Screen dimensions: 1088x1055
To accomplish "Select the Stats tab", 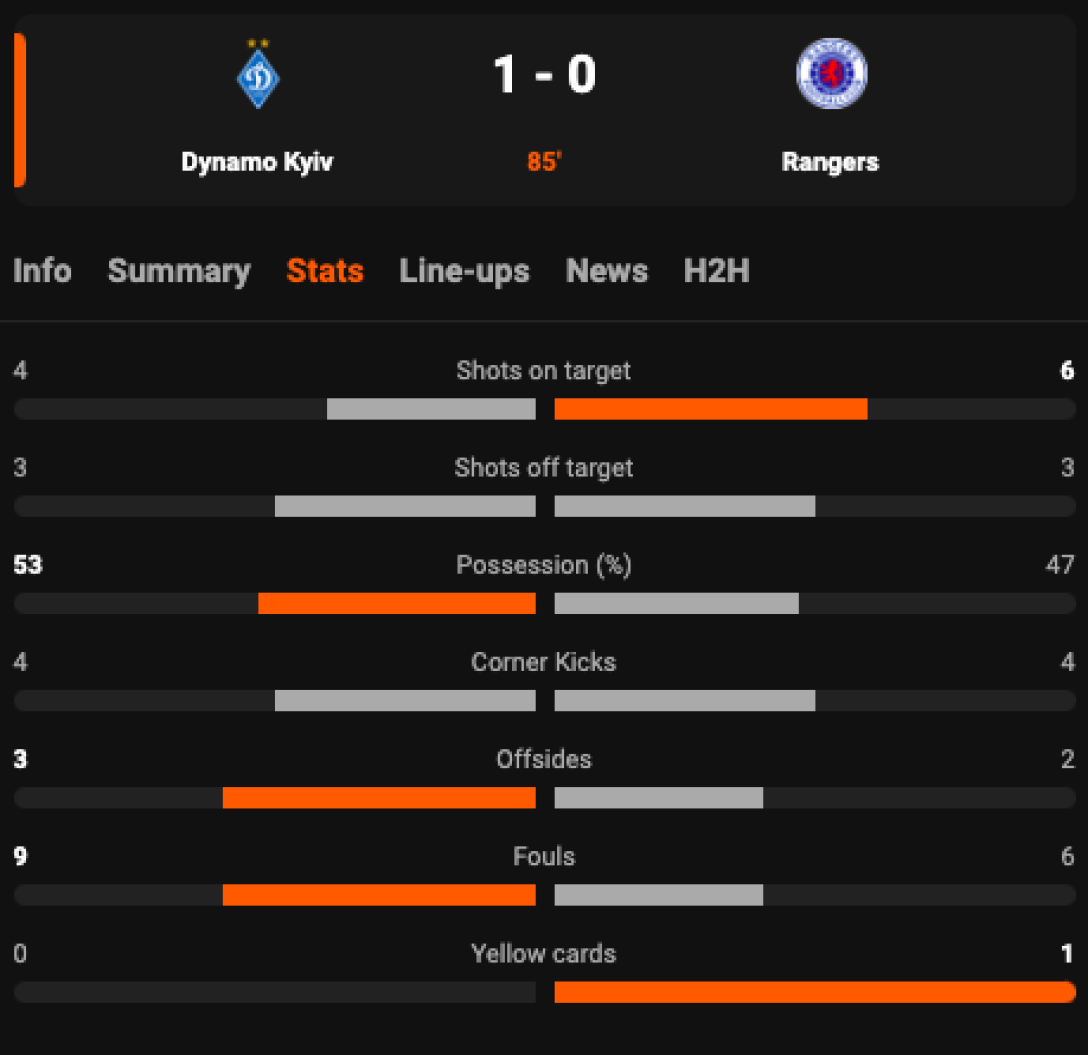I will (325, 271).
